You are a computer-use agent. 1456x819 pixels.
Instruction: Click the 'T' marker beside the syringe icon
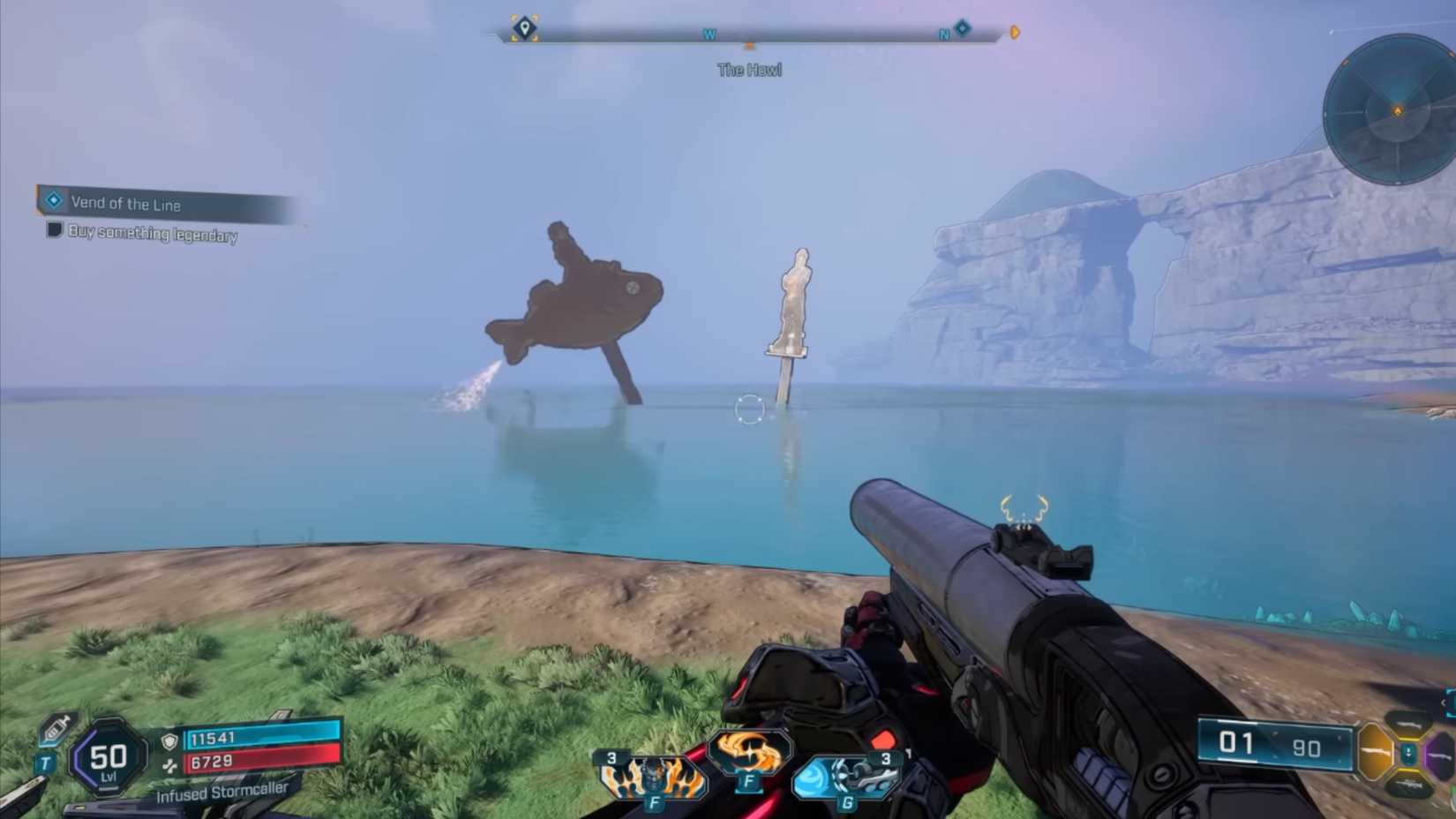tap(44, 762)
